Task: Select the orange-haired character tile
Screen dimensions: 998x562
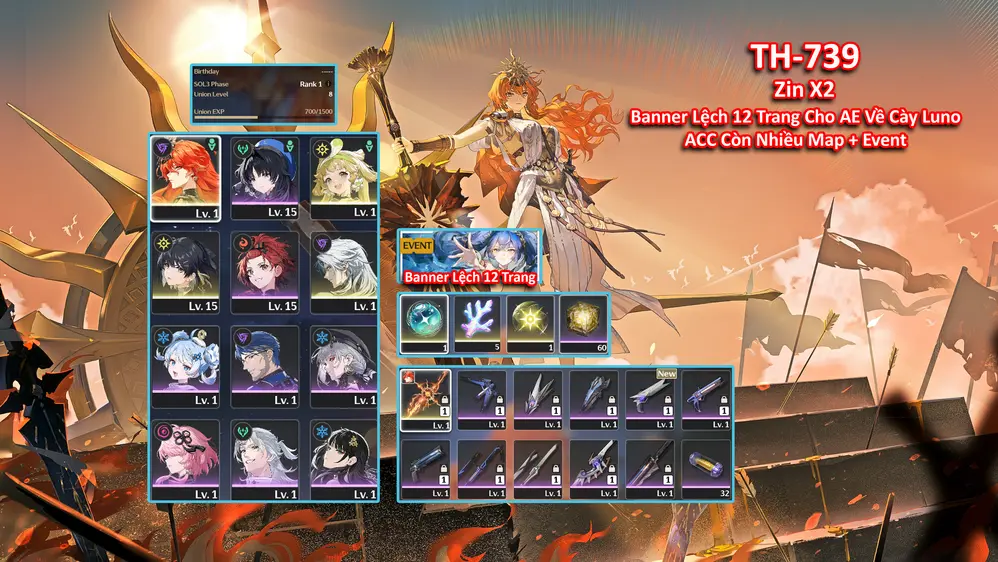Action: (185, 178)
